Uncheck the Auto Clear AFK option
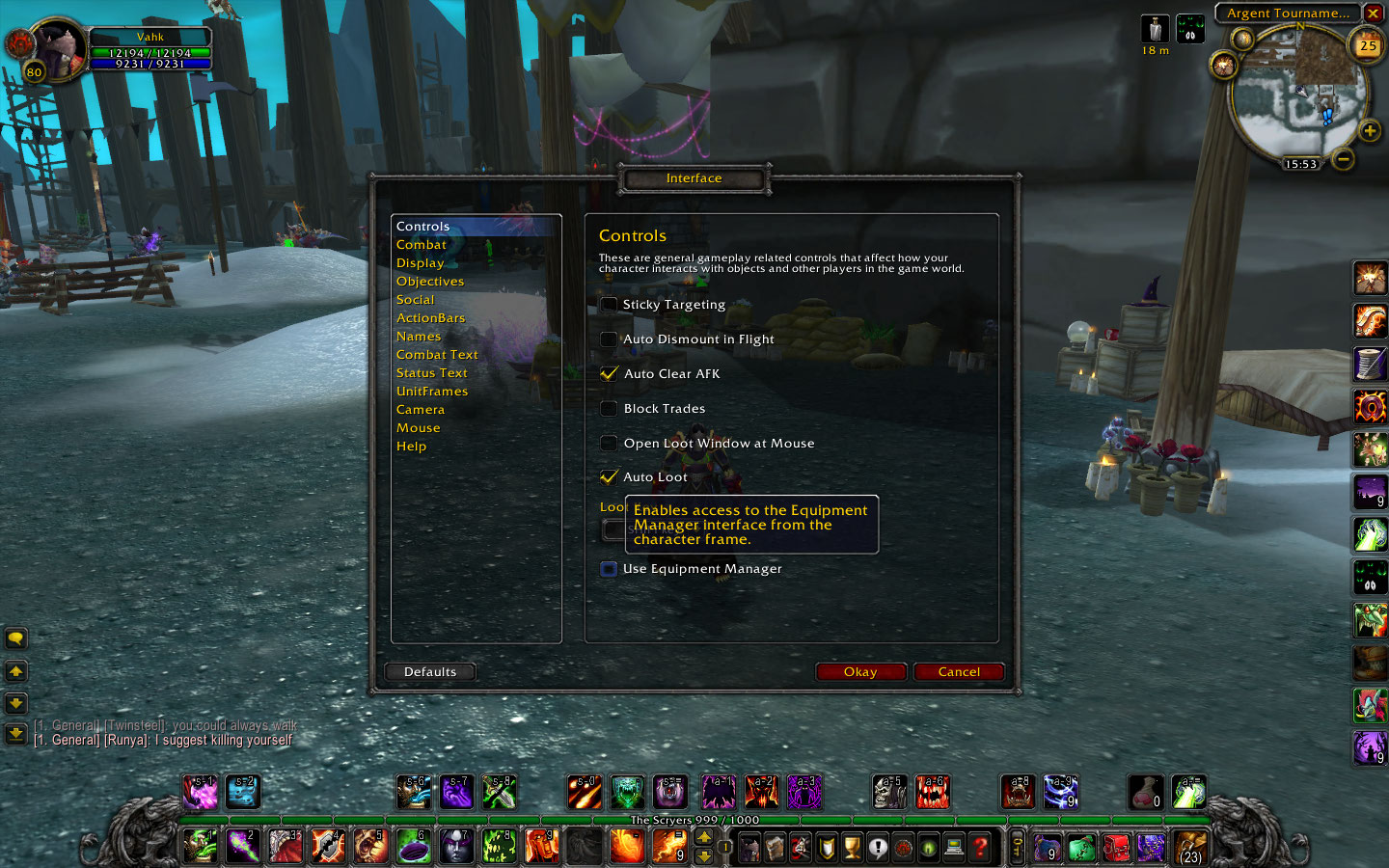 [x=609, y=374]
